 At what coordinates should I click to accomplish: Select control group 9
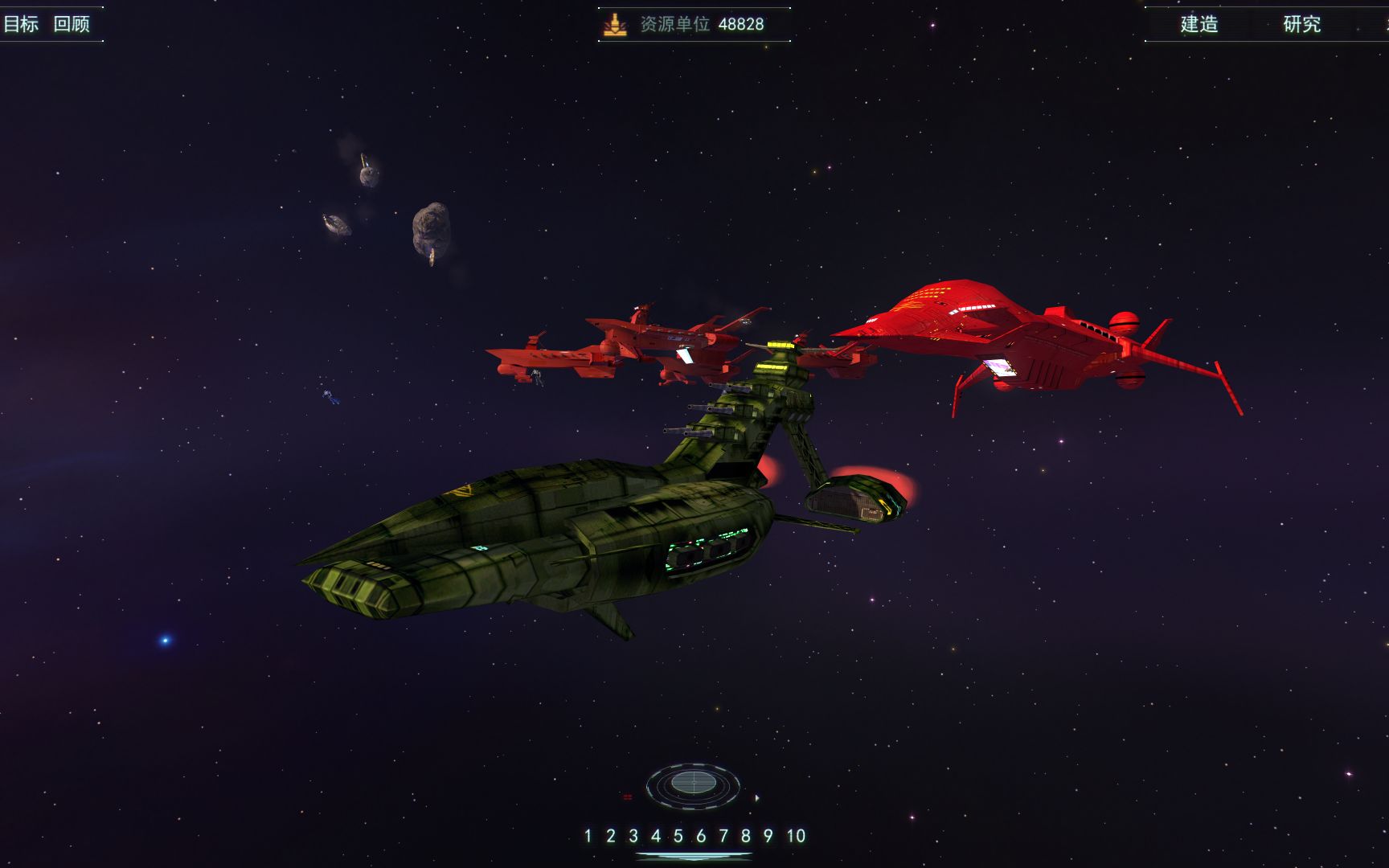[x=768, y=836]
